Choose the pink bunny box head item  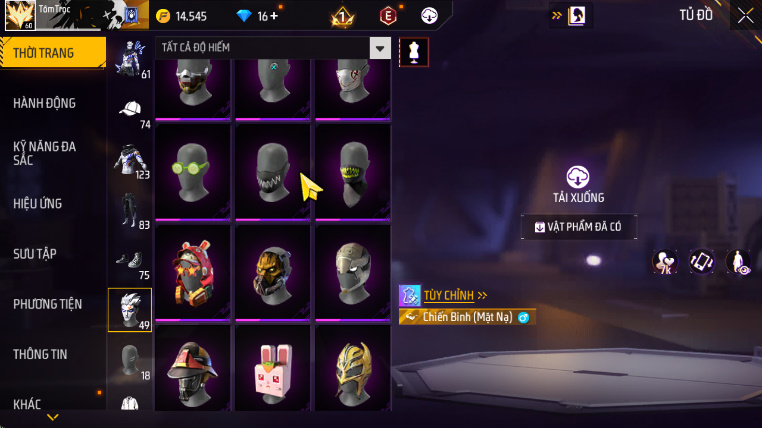(273, 372)
